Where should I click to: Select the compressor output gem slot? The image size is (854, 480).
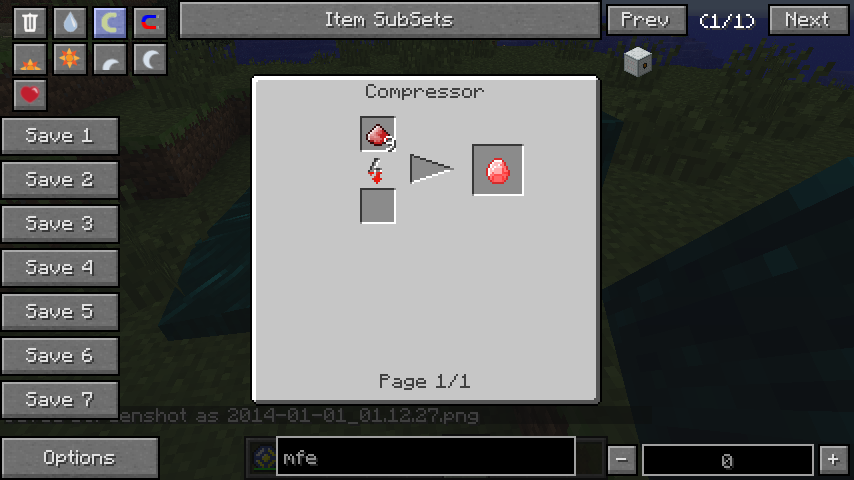(x=498, y=171)
